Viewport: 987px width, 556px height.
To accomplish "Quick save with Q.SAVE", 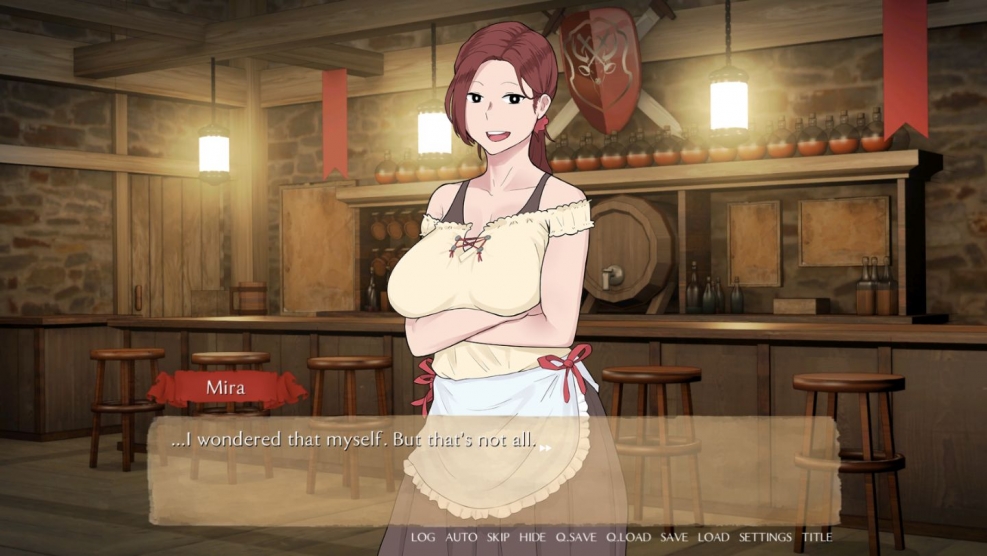I will pos(575,537).
